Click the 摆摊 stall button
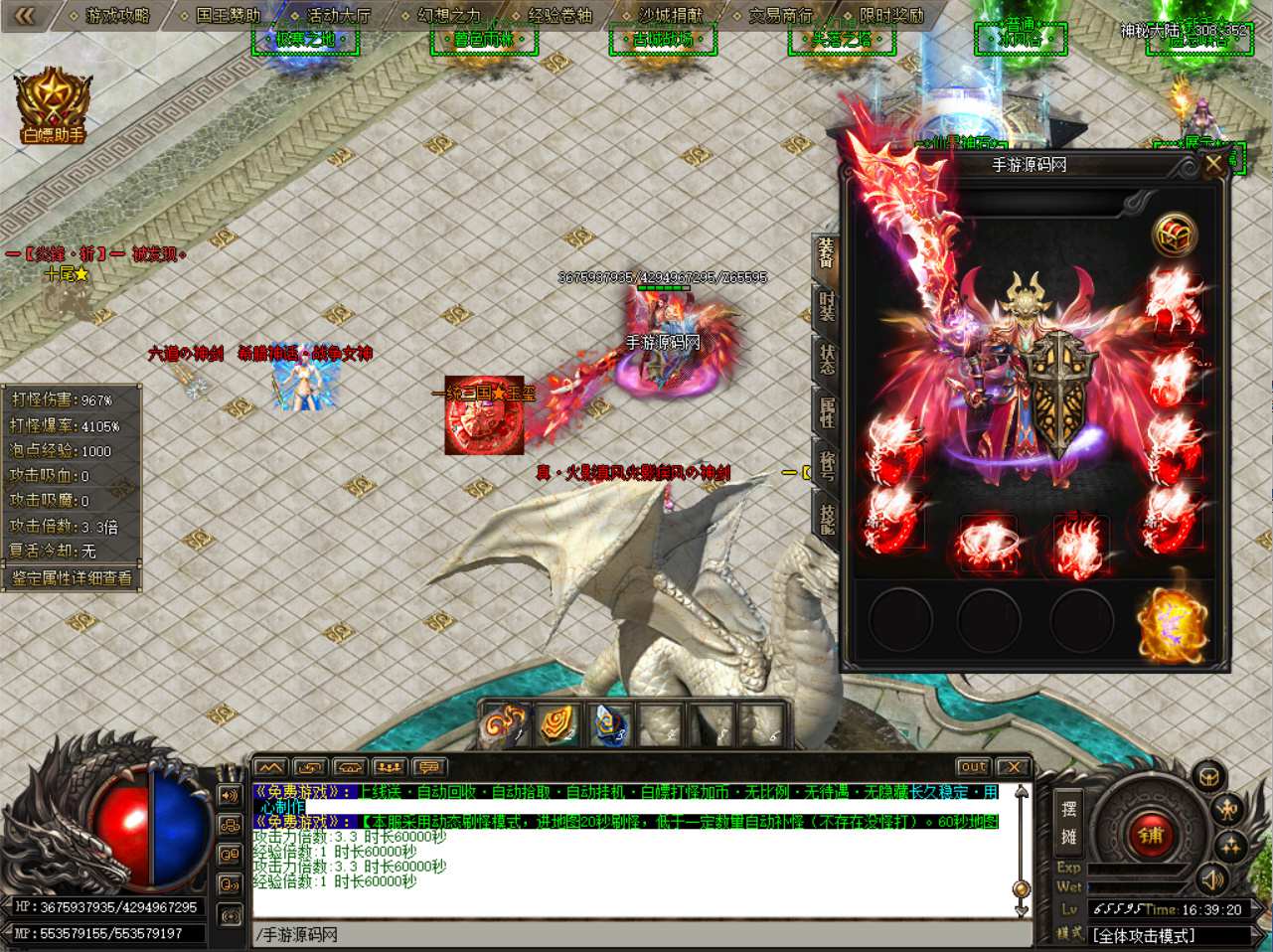The width and height of the screenshot is (1273, 952). [1068, 822]
